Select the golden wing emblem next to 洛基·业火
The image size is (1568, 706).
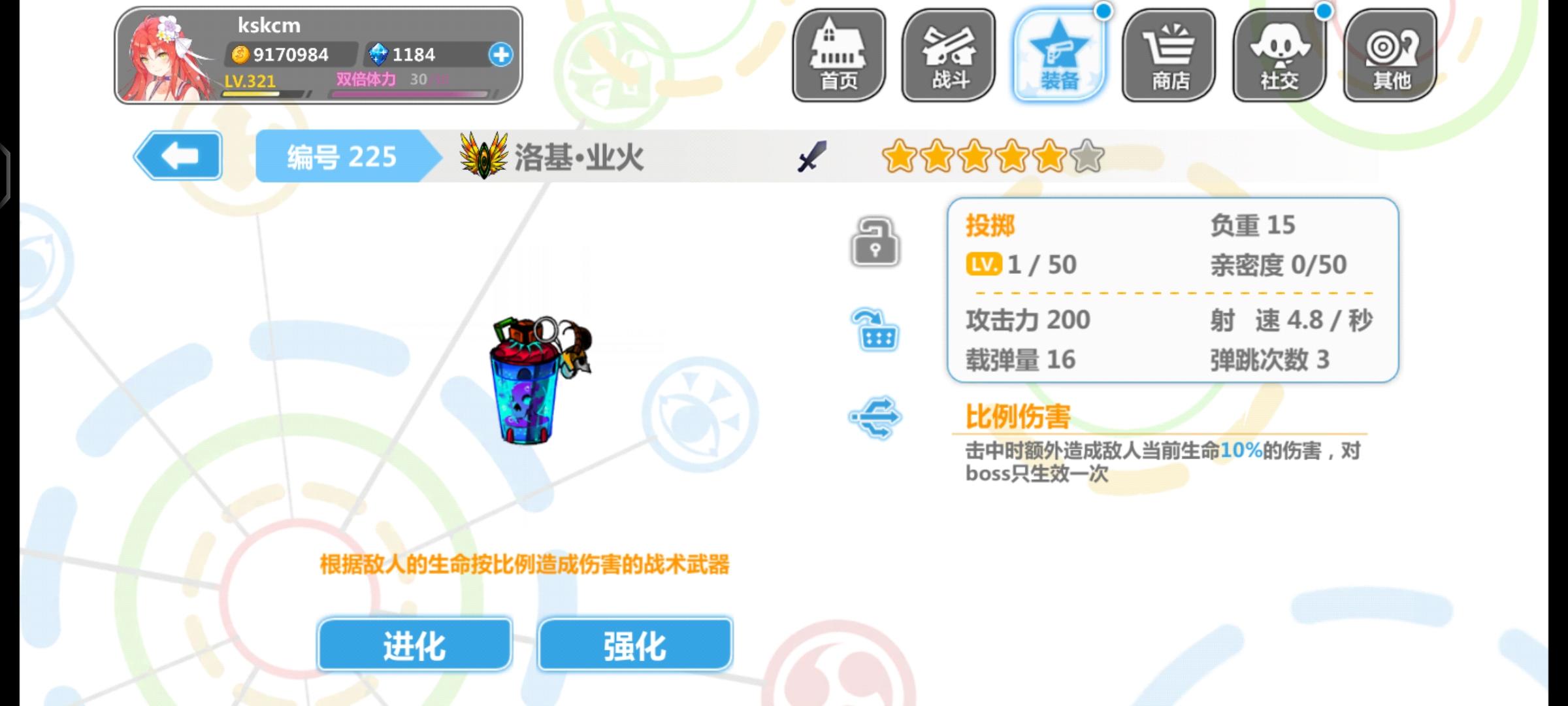[484, 157]
